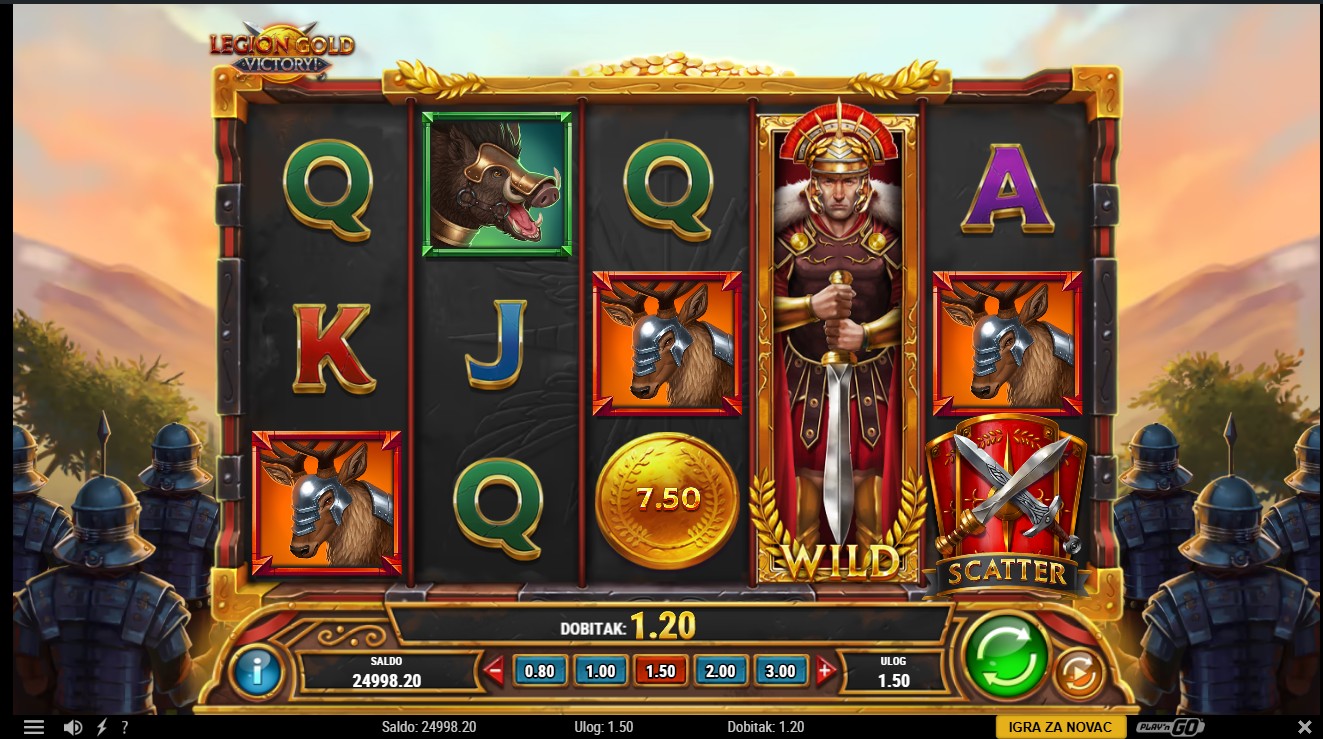
Task: Increase the bet with the plus arrow
Action: pyautogui.click(x=825, y=671)
